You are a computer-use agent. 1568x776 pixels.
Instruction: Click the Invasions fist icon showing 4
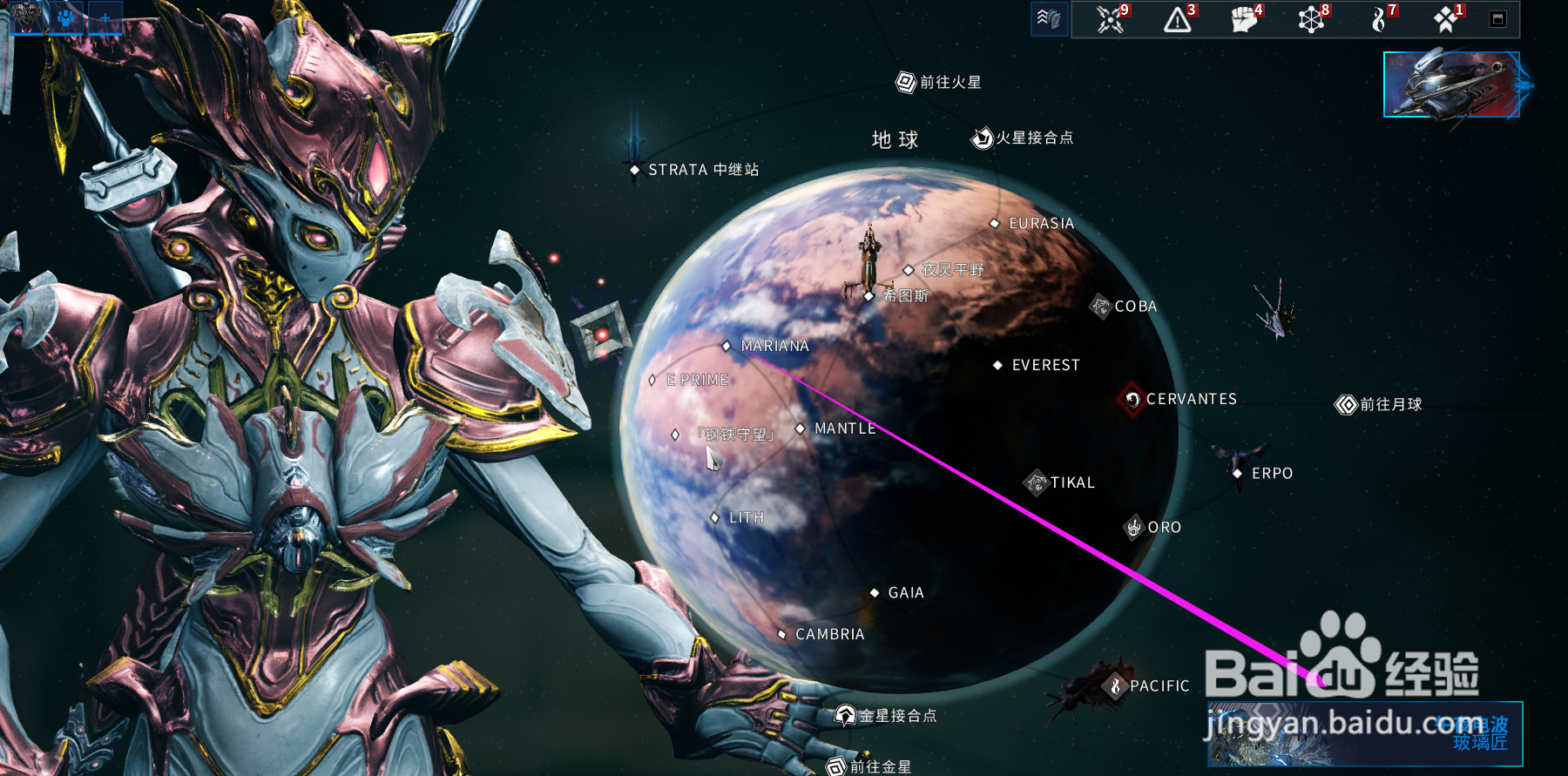(x=1242, y=19)
